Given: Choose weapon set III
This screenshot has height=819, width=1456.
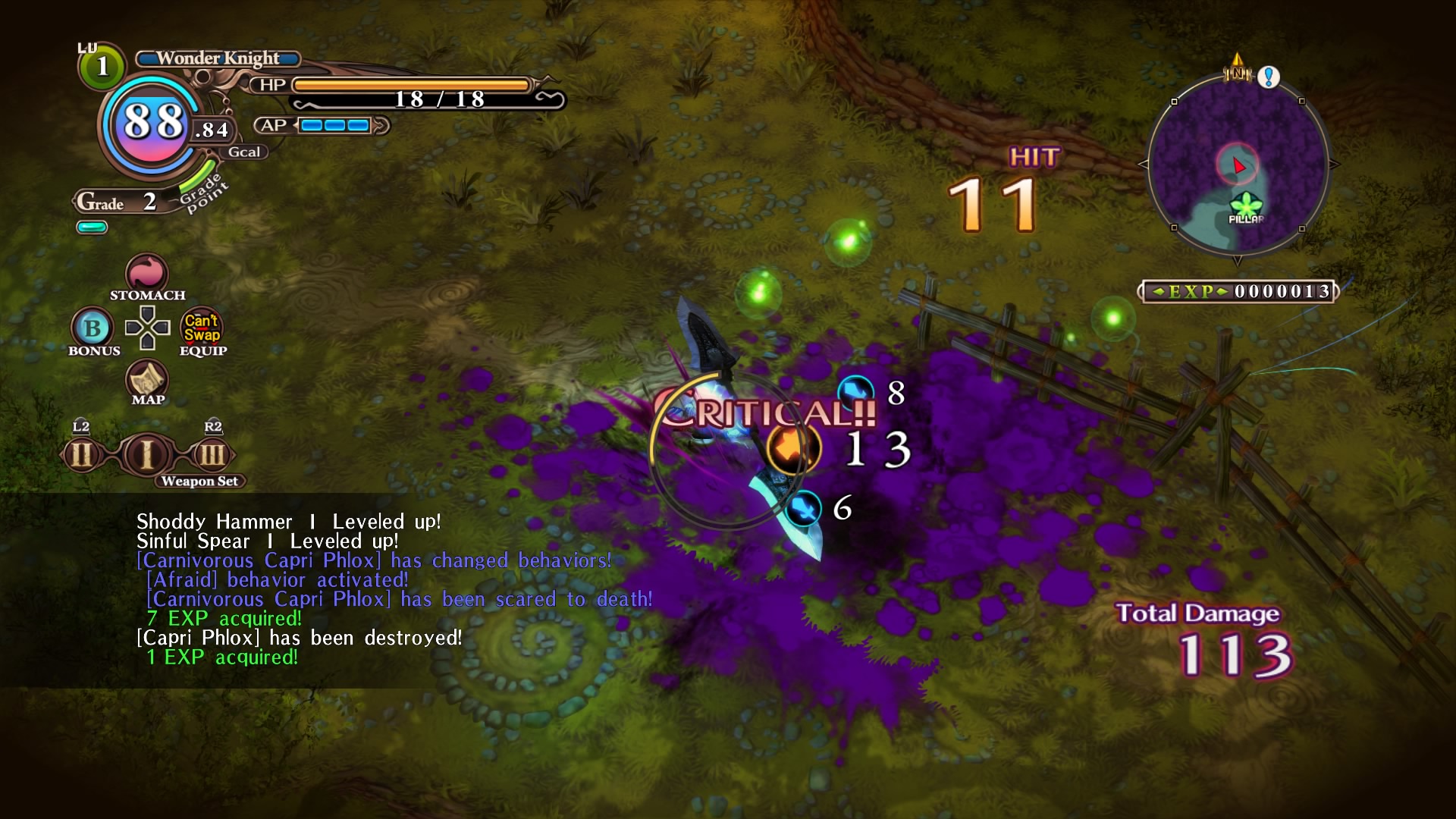Looking at the screenshot, I should point(212,455).
